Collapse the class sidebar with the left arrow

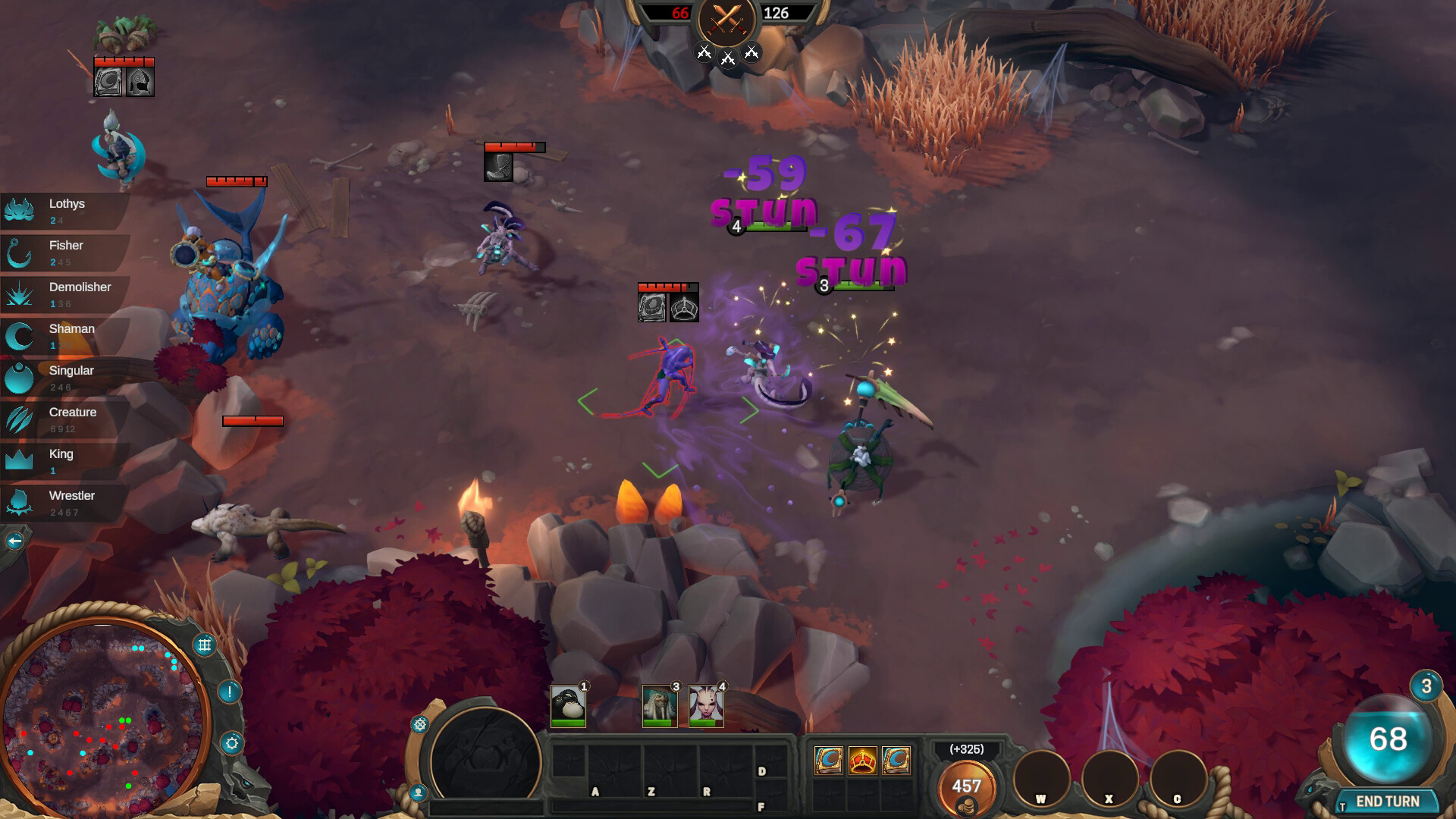14,540
